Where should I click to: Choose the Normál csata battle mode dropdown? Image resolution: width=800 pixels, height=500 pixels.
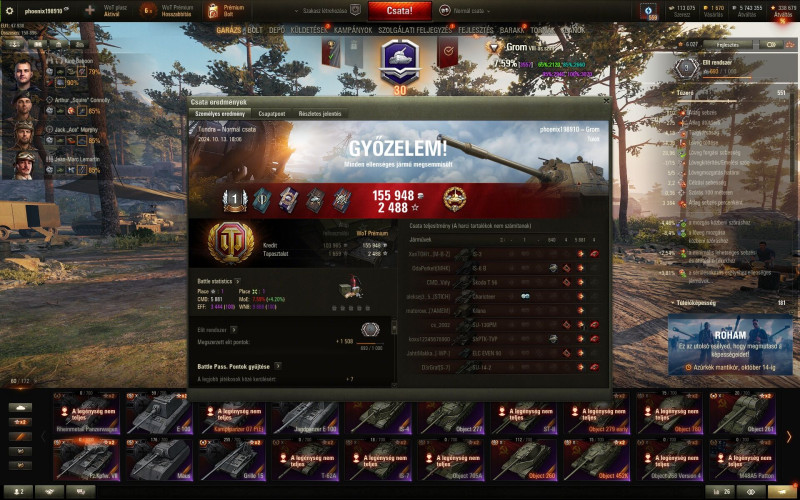tap(474, 11)
